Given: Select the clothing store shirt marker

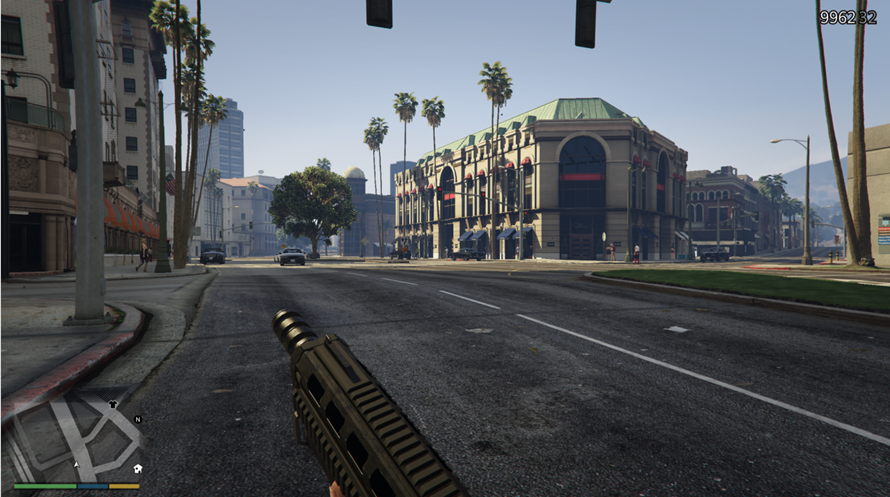Looking at the screenshot, I should point(113,405).
